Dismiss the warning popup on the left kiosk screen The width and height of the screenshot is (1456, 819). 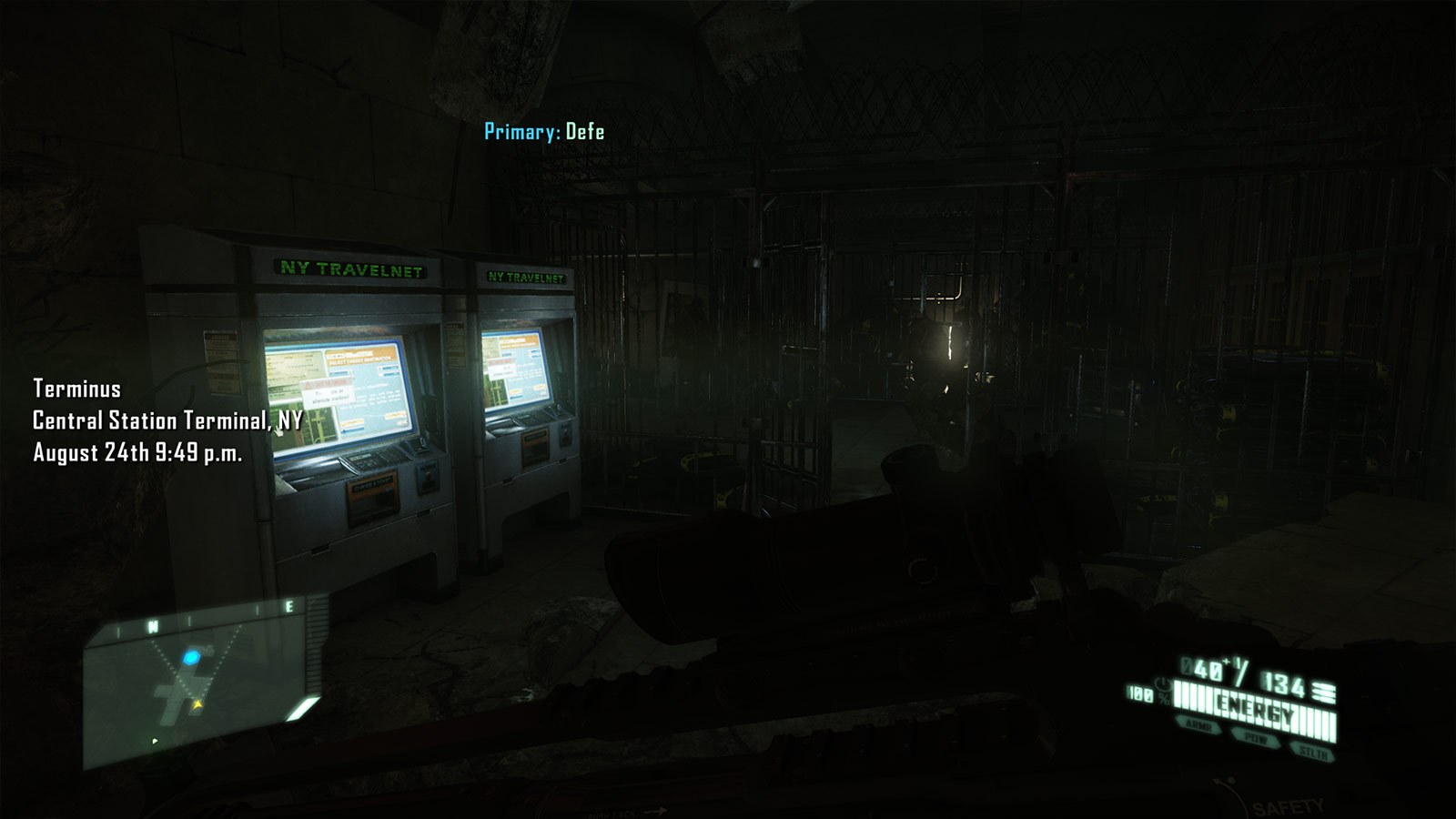329,390
